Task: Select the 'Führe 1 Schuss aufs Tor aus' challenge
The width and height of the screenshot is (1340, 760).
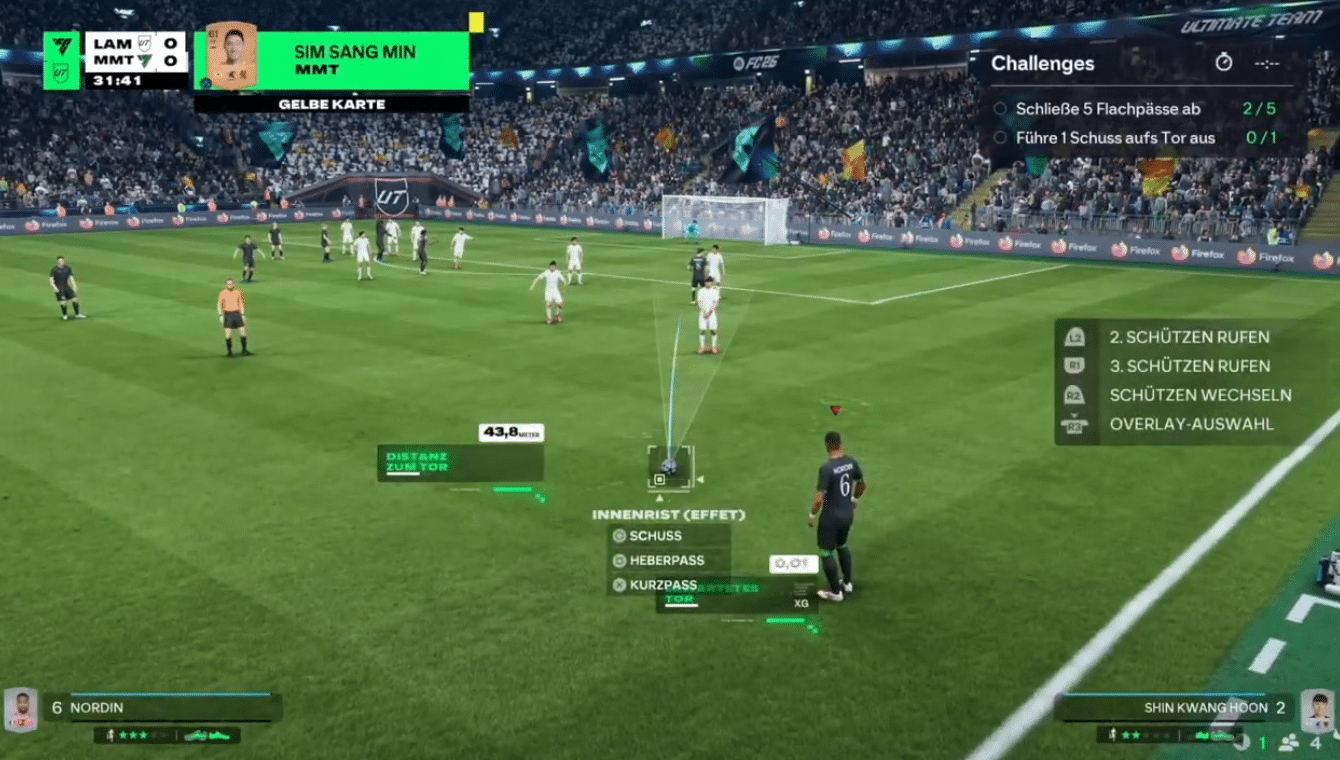Action: 1115,138
